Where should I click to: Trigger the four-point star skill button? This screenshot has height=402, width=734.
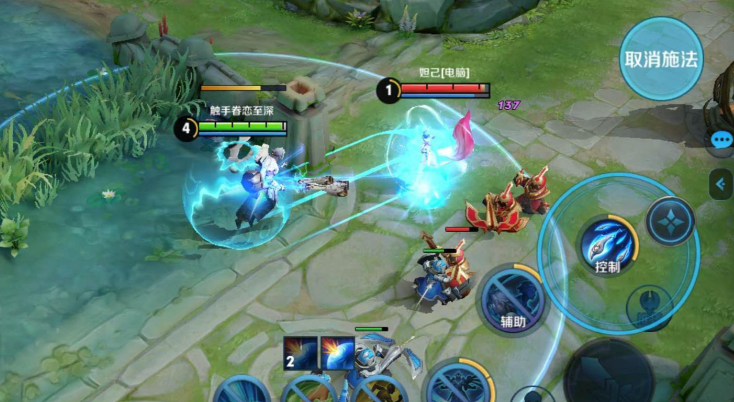click(x=670, y=221)
